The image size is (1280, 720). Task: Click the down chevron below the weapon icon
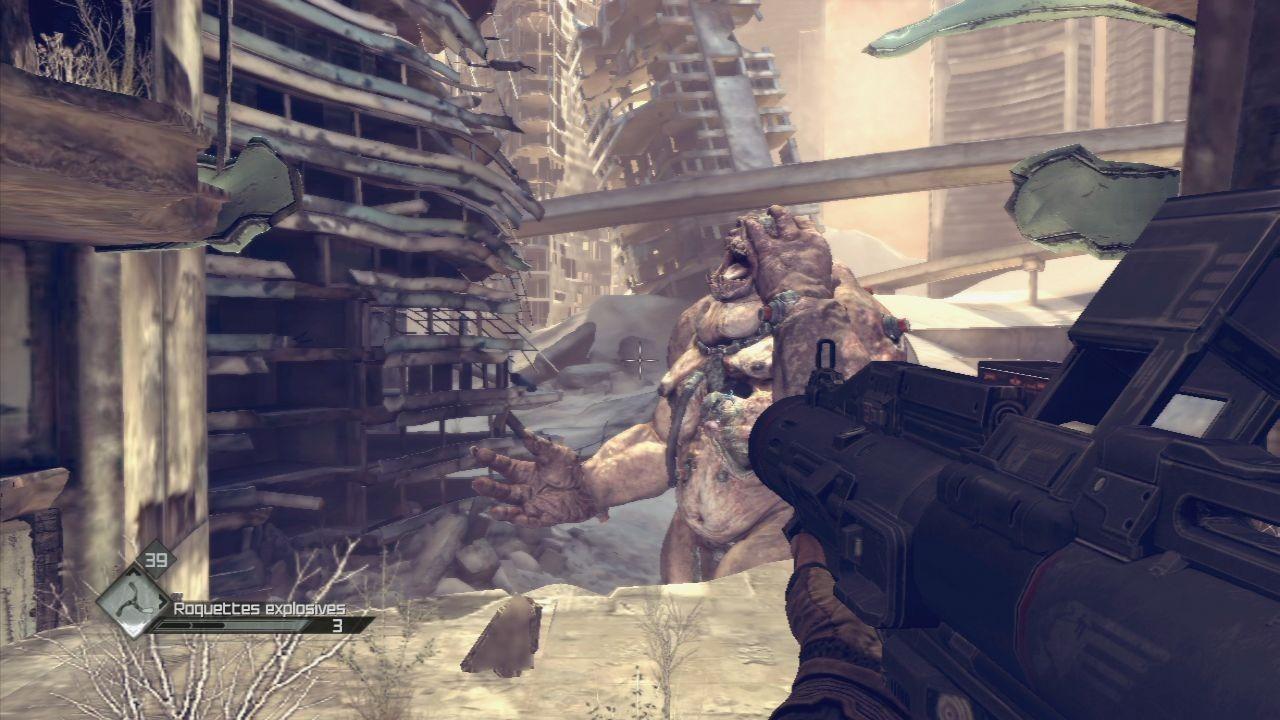pyautogui.click(x=133, y=631)
